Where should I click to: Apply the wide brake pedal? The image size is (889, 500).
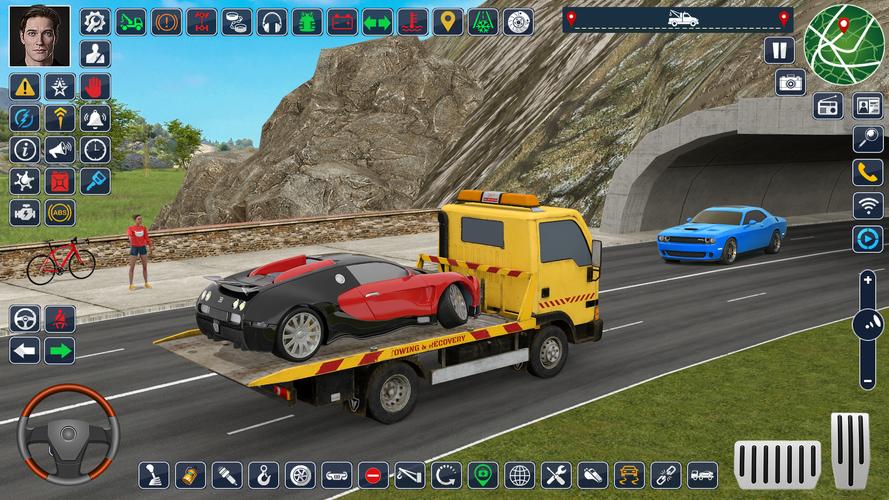click(777, 461)
